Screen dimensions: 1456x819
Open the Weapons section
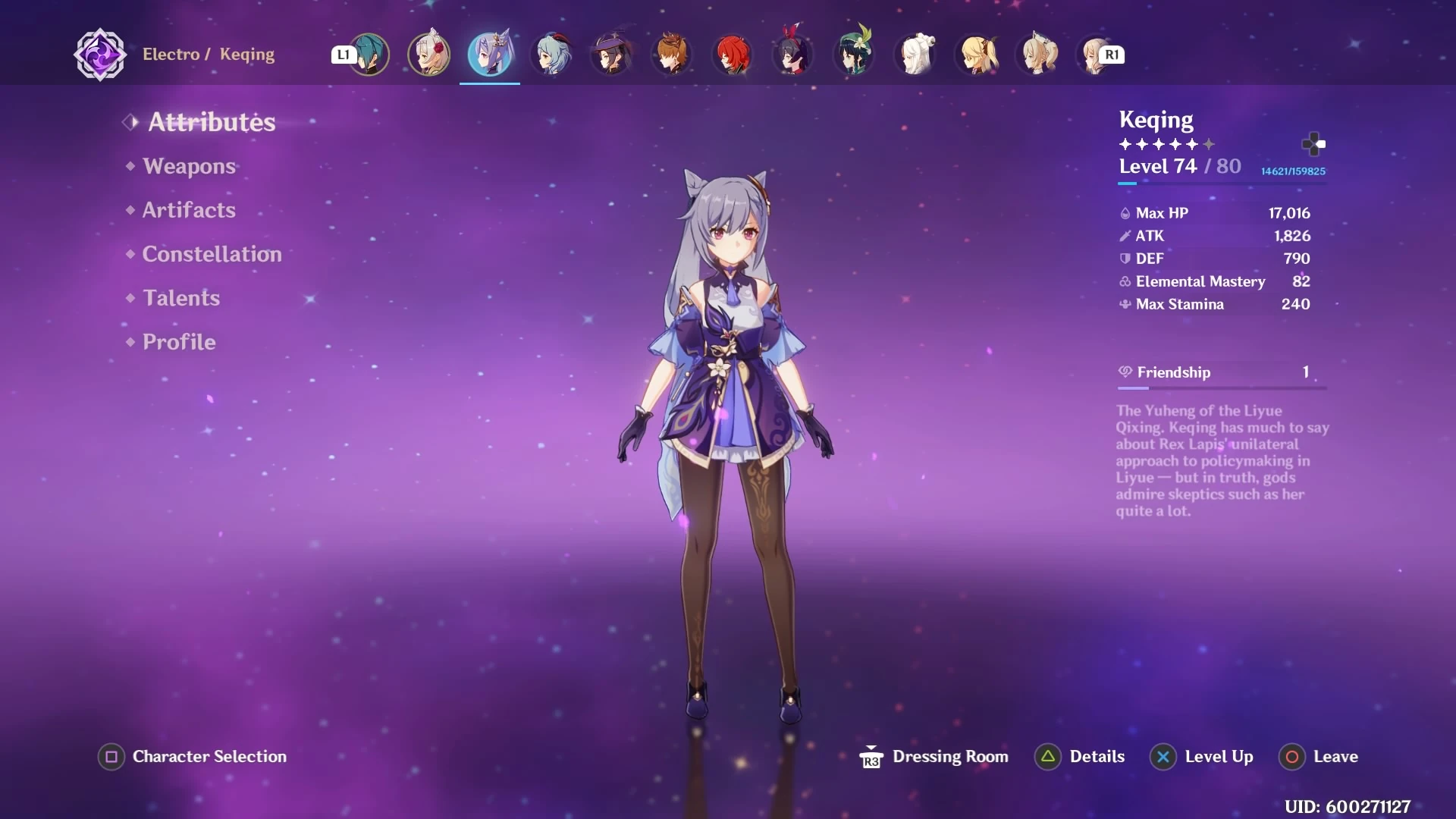pyautogui.click(x=189, y=166)
